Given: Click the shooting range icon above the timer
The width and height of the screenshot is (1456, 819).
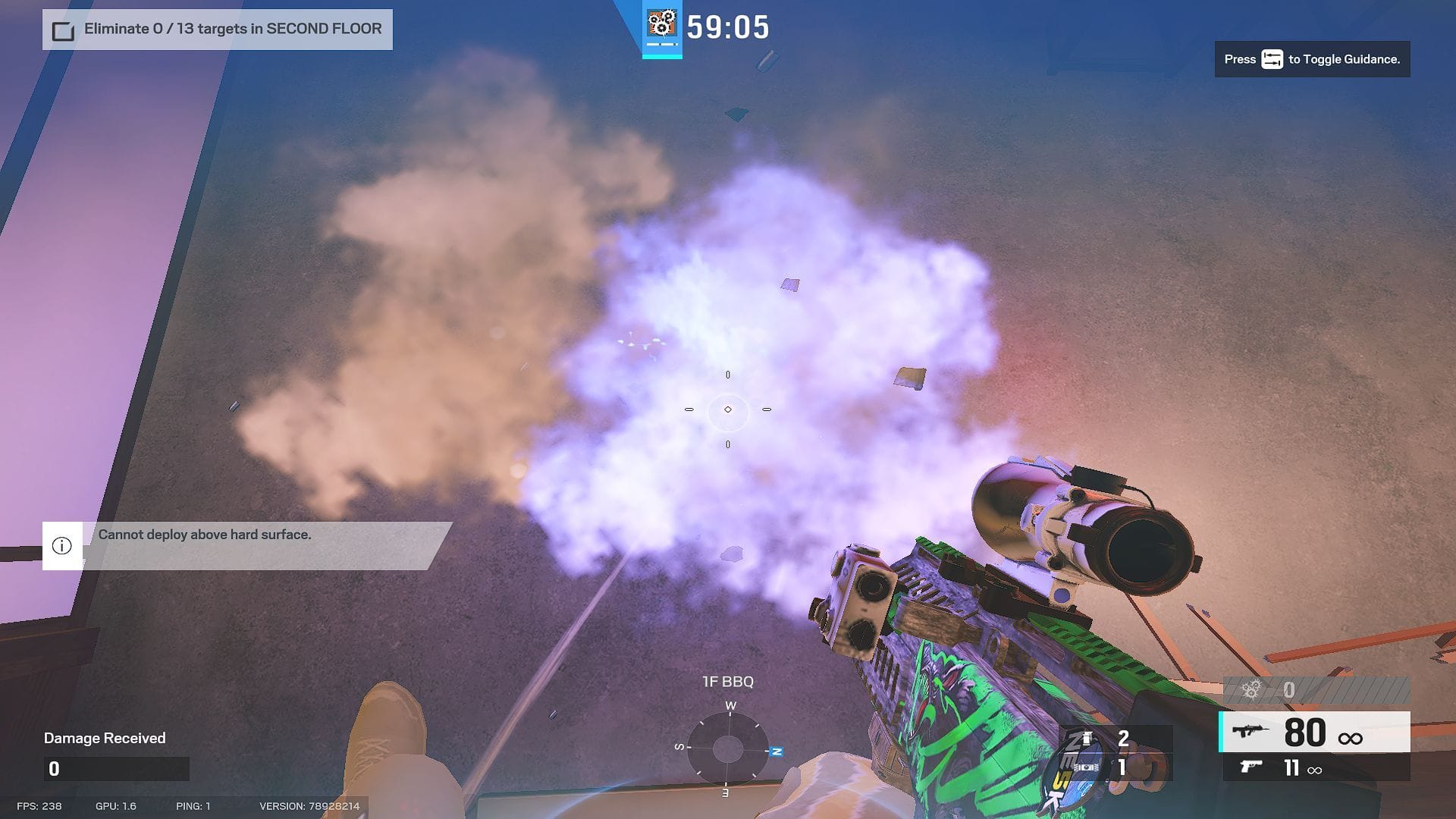Looking at the screenshot, I should [x=663, y=23].
